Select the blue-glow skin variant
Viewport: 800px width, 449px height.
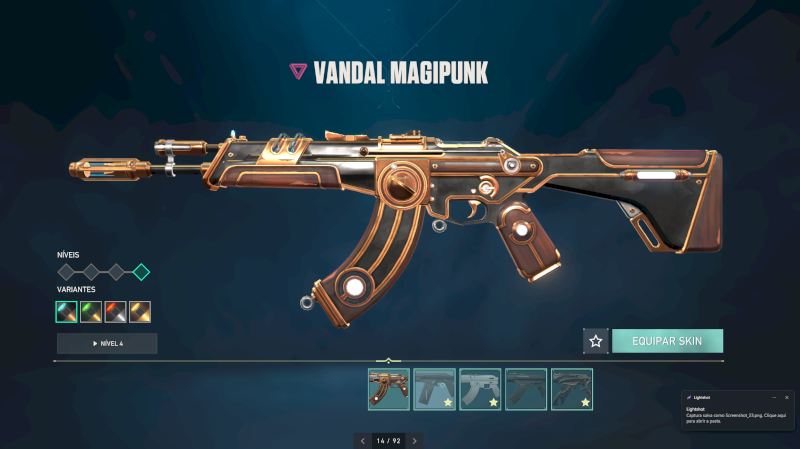(66, 312)
